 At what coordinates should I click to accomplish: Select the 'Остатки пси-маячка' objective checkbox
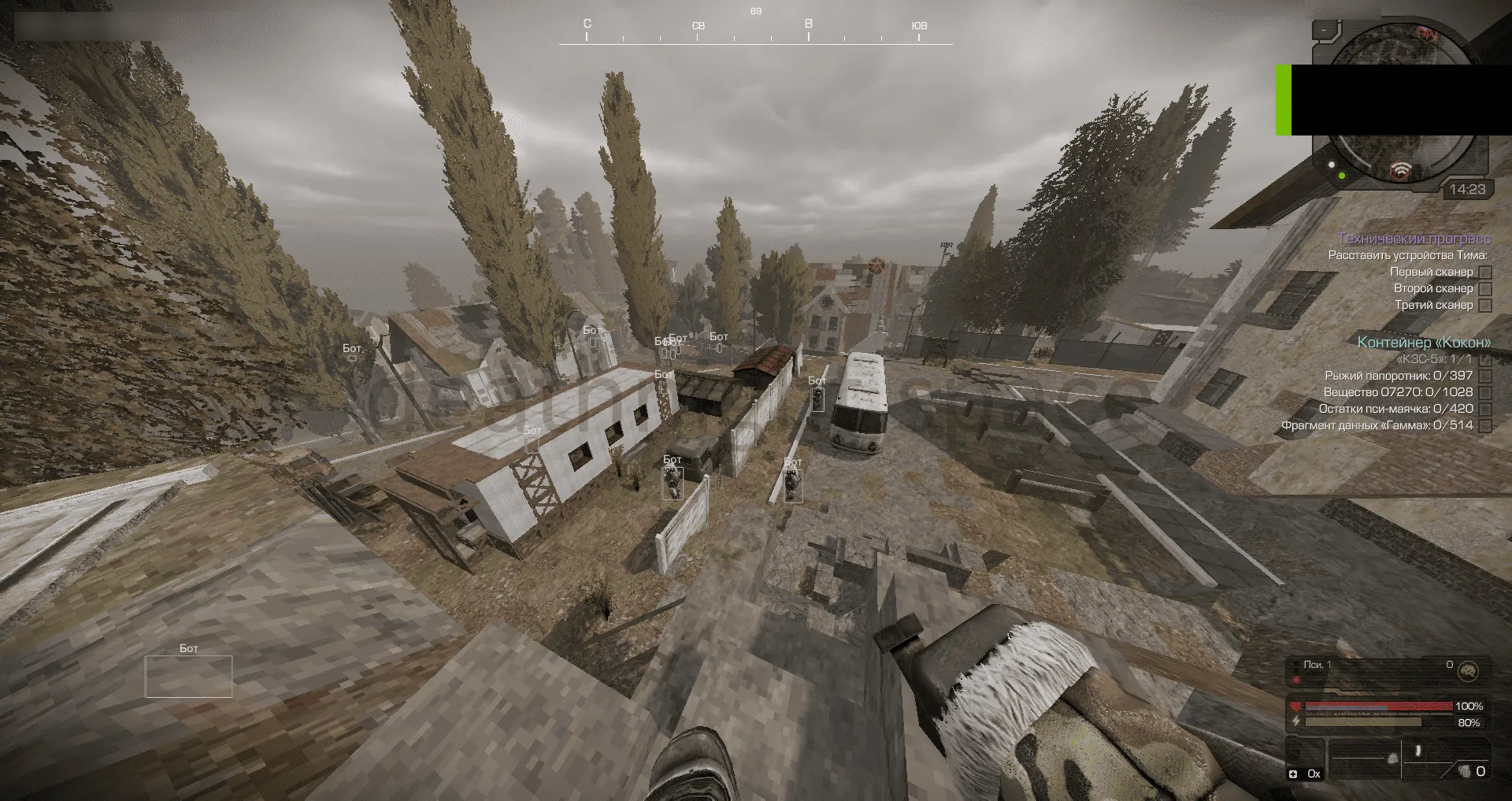tap(1485, 409)
